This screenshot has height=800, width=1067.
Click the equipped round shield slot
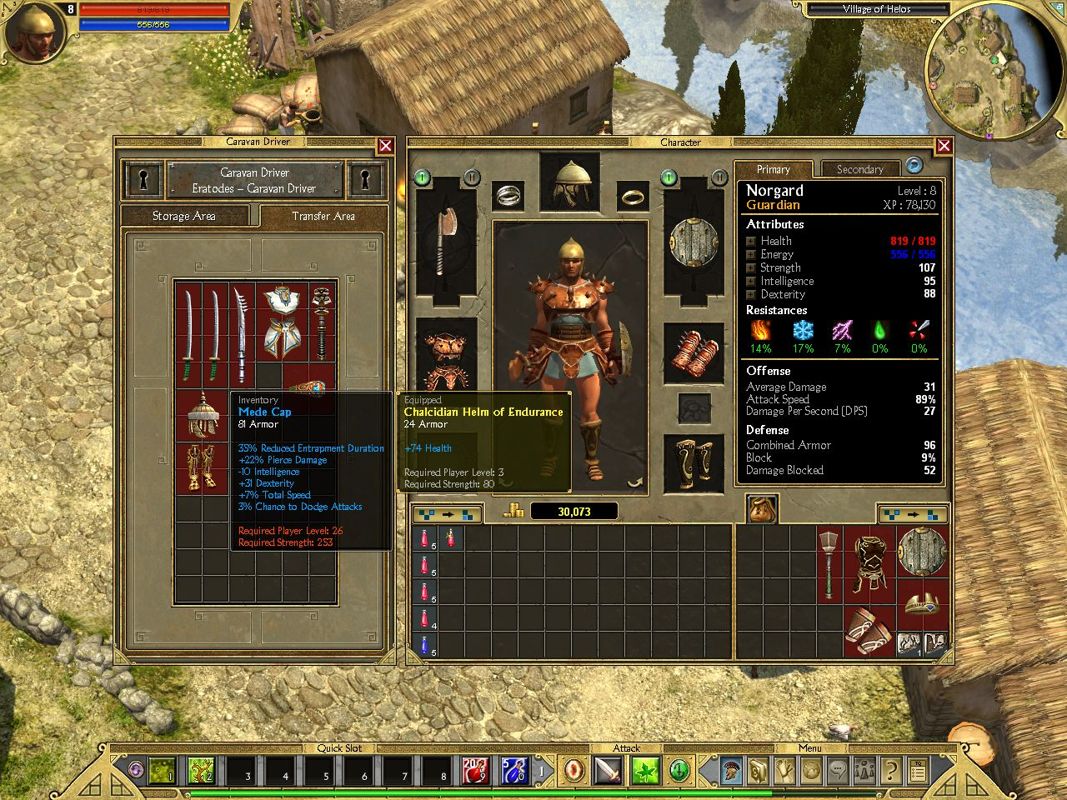pyautogui.click(x=694, y=241)
